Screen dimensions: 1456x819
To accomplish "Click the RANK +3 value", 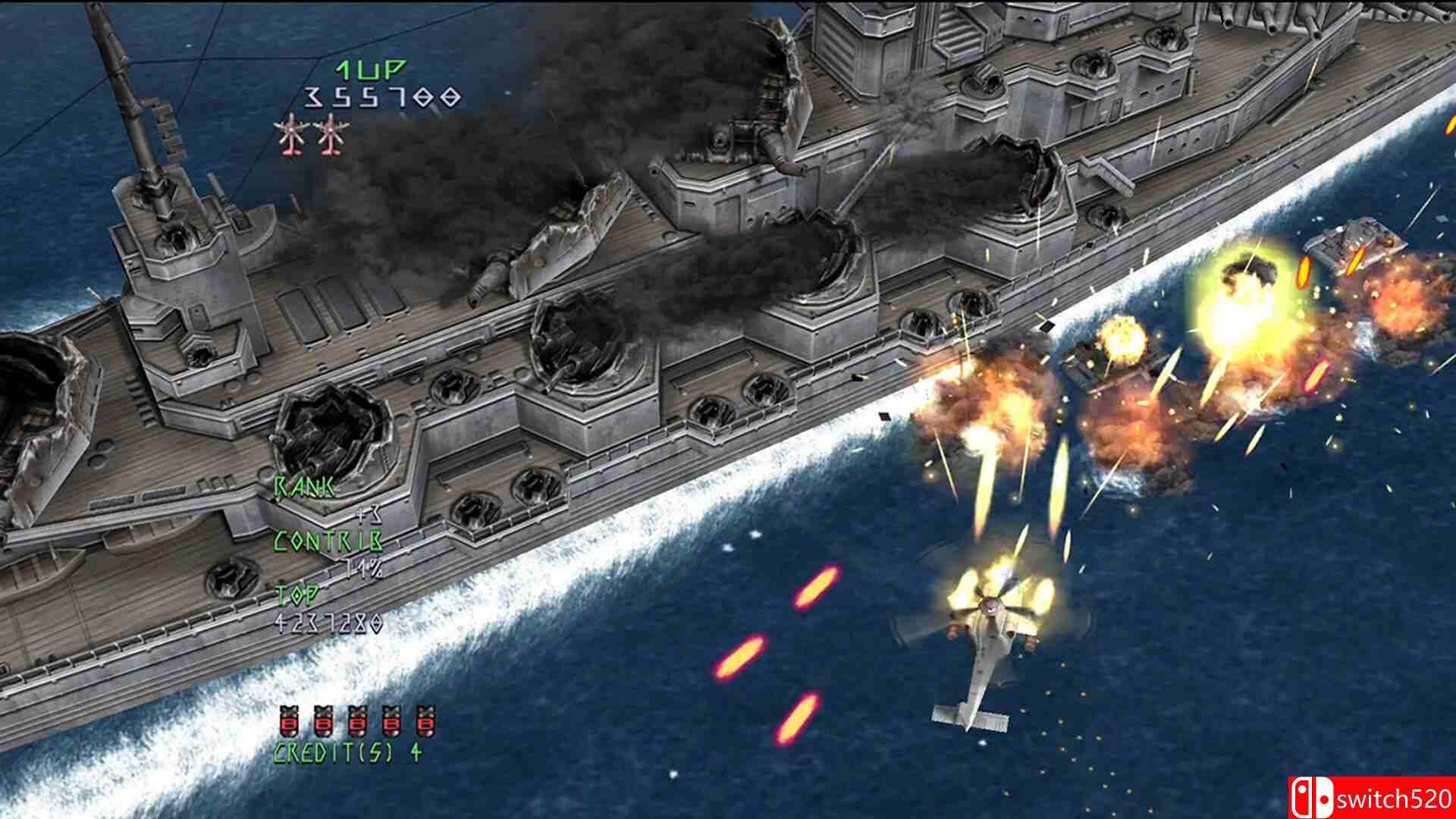I will (x=369, y=514).
